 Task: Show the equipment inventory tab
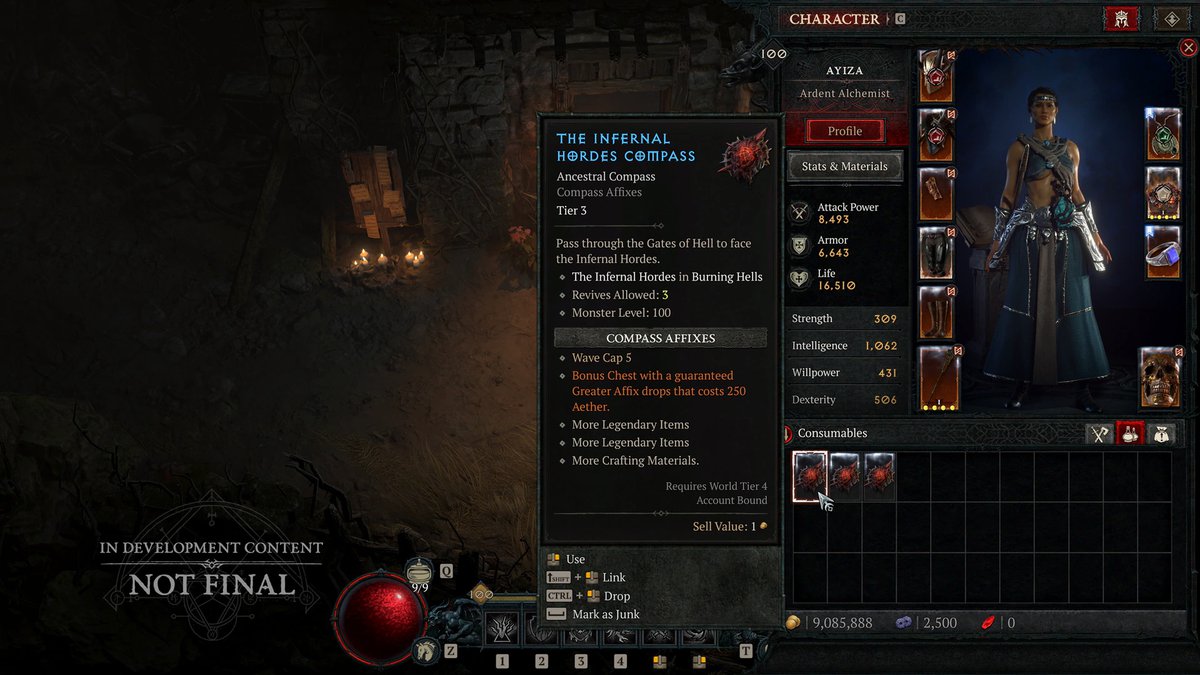pos(1100,433)
